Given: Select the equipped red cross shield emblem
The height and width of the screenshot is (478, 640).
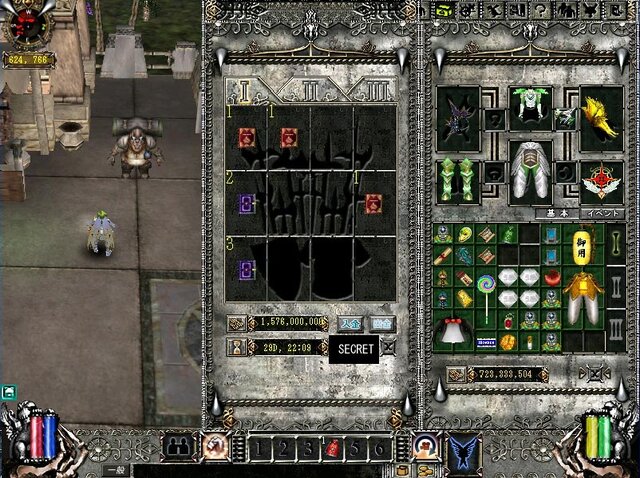Looking at the screenshot, I should click(602, 180).
